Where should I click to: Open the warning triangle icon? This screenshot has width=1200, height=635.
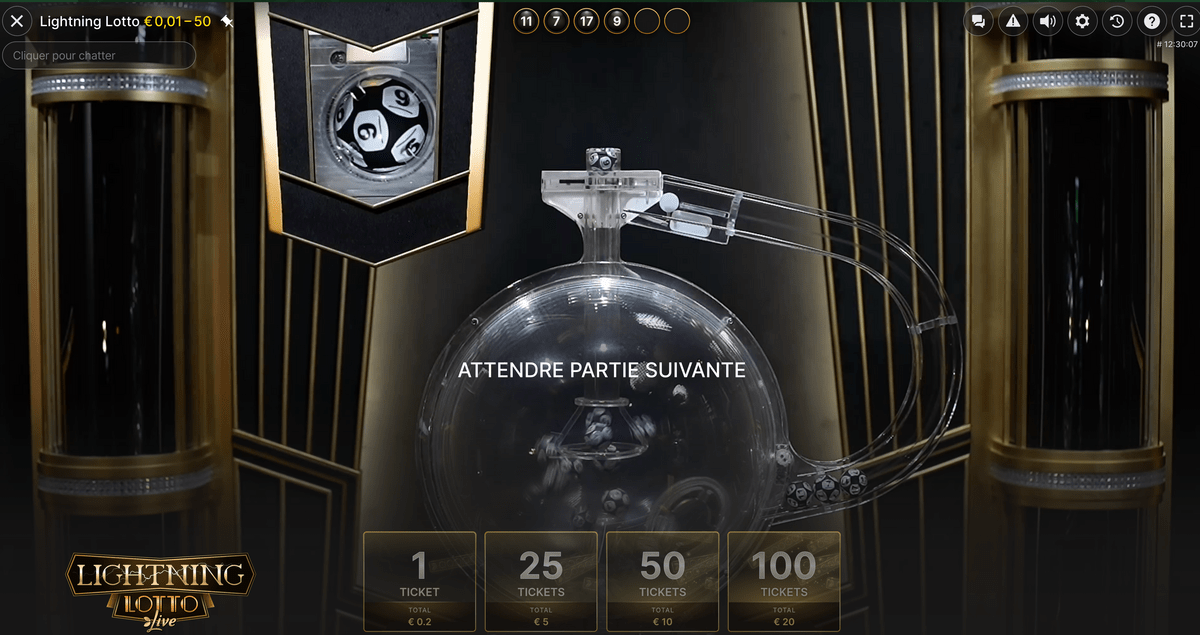(1013, 21)
